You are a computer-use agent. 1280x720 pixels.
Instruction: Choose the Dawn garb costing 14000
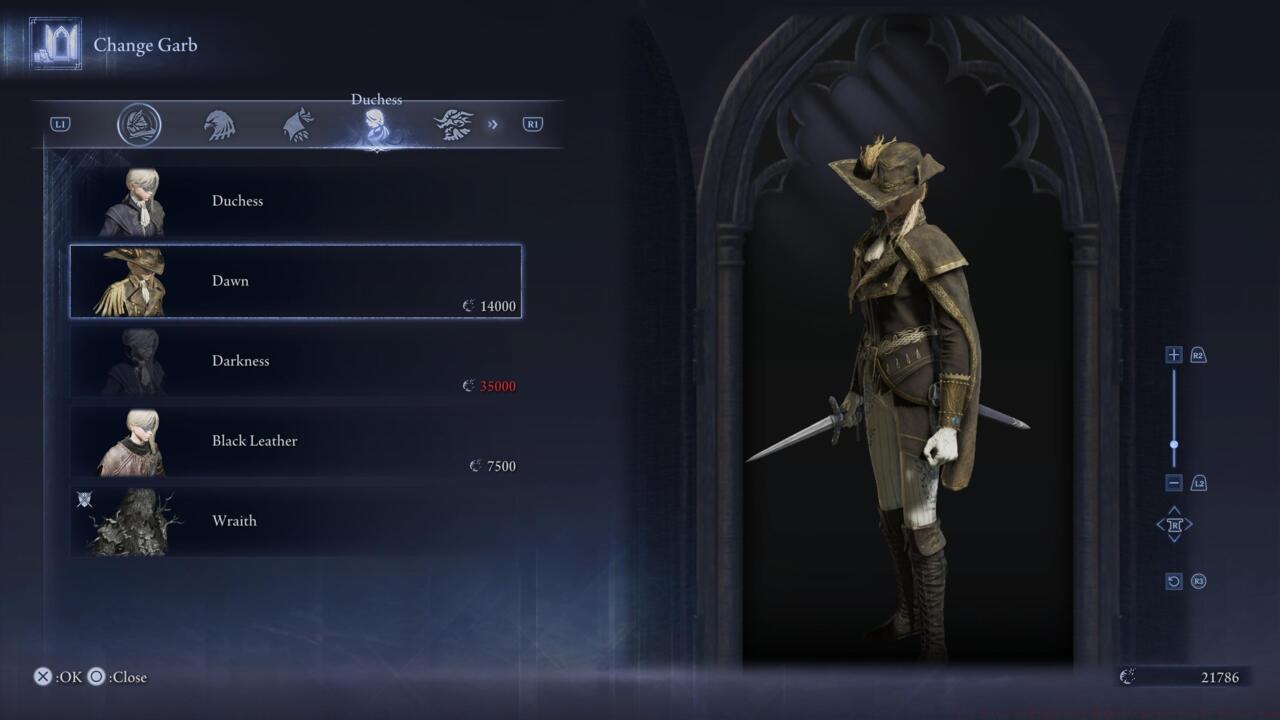tap(295, 281)
